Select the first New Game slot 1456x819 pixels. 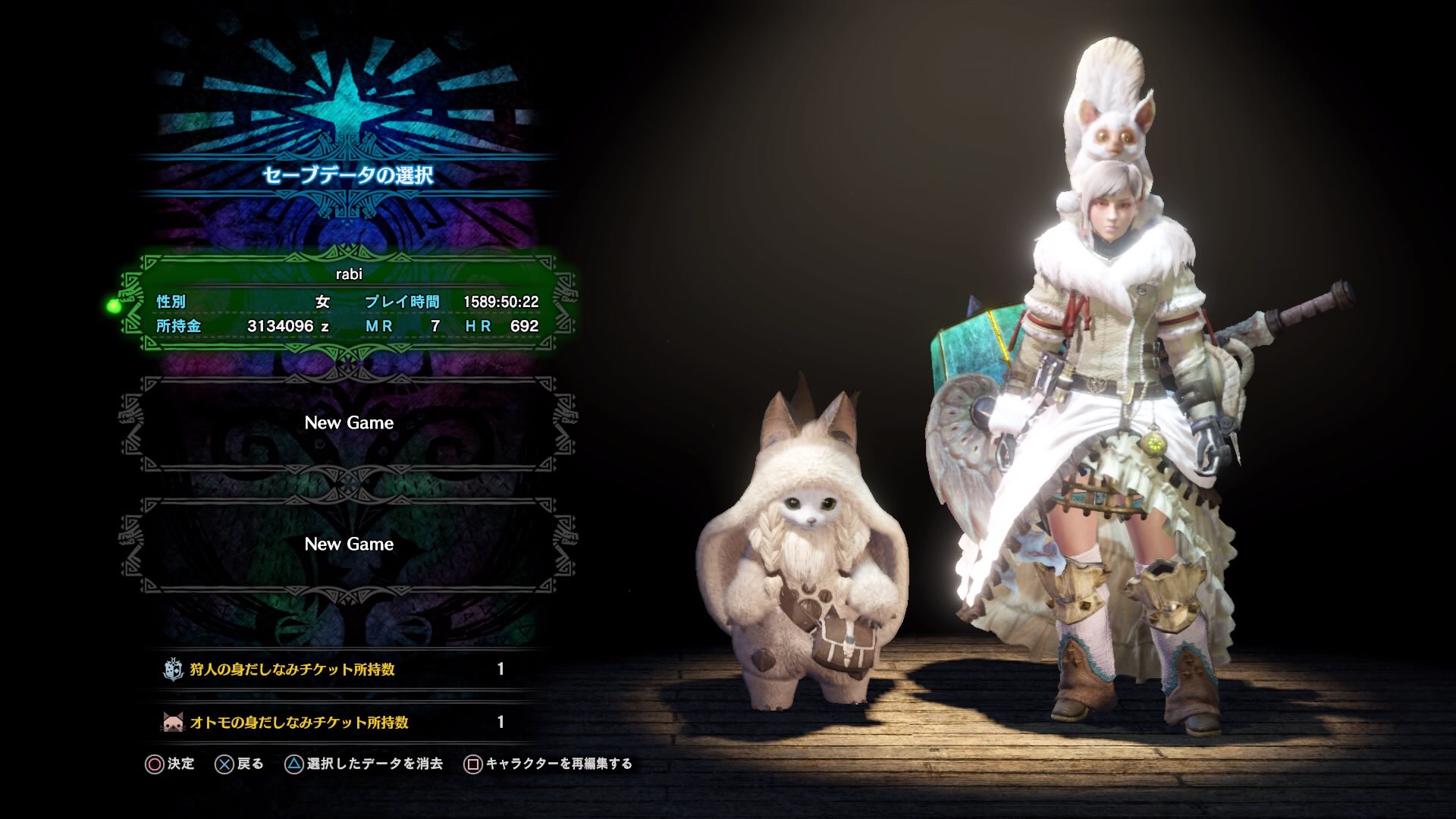point(347,422)
